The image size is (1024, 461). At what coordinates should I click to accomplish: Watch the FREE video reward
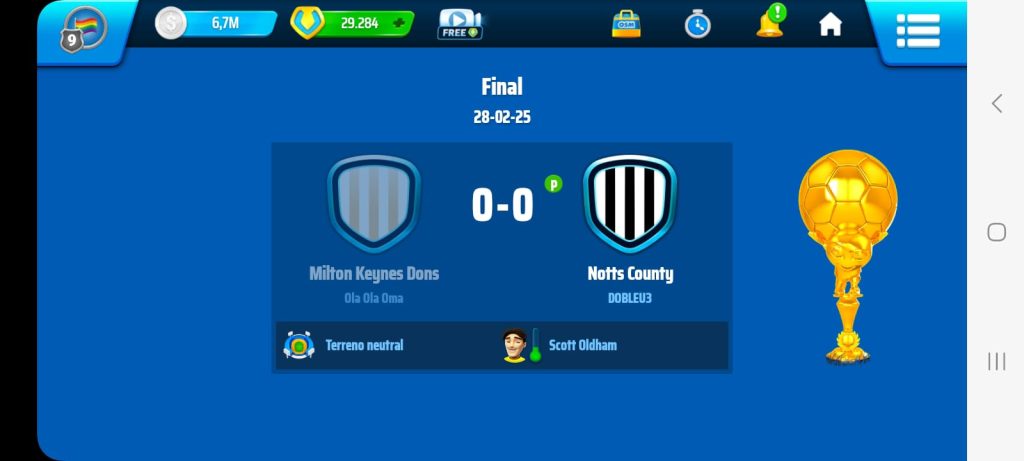459,24
